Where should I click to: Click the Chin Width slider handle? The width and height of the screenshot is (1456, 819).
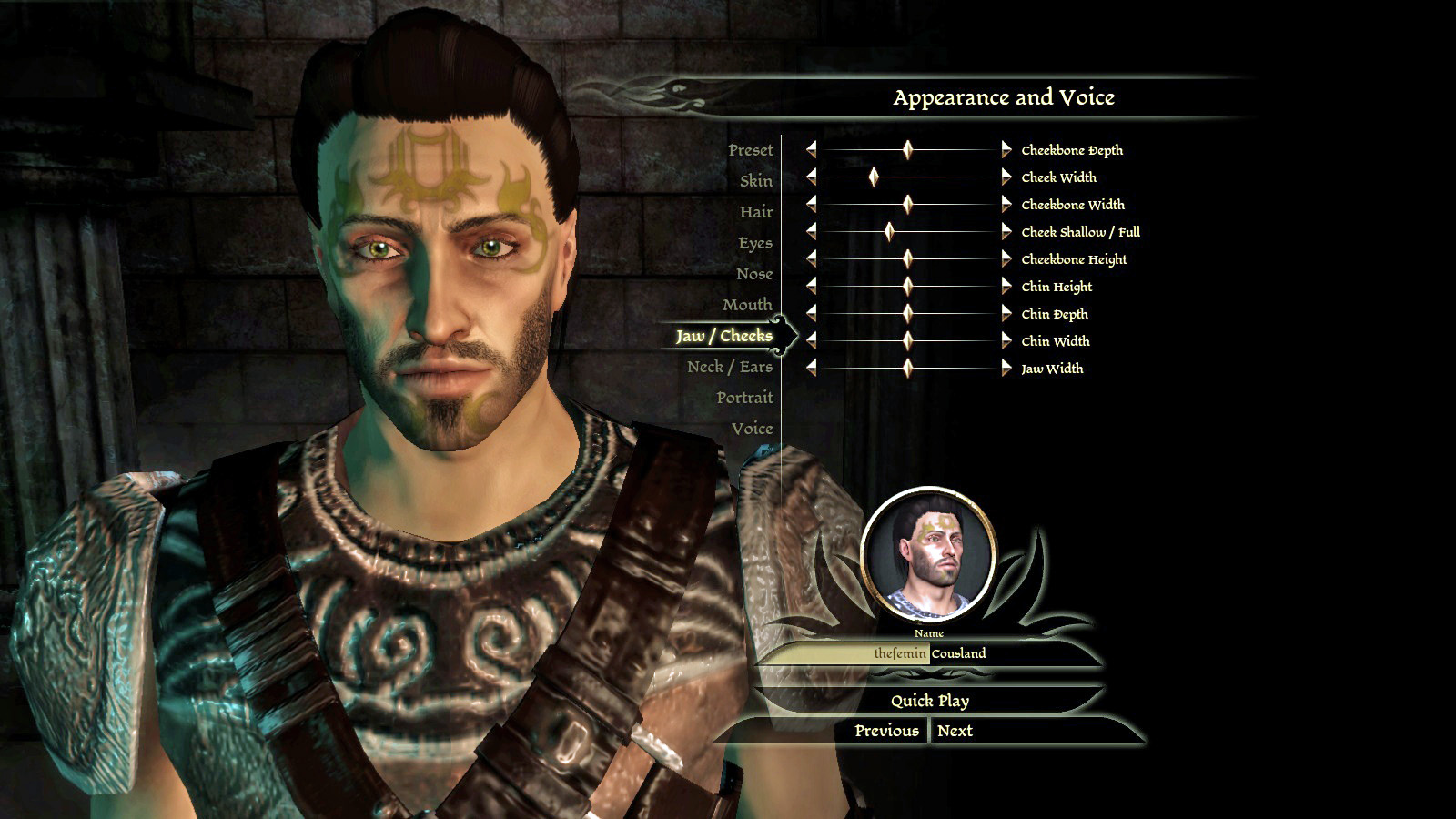click(907, 340)
